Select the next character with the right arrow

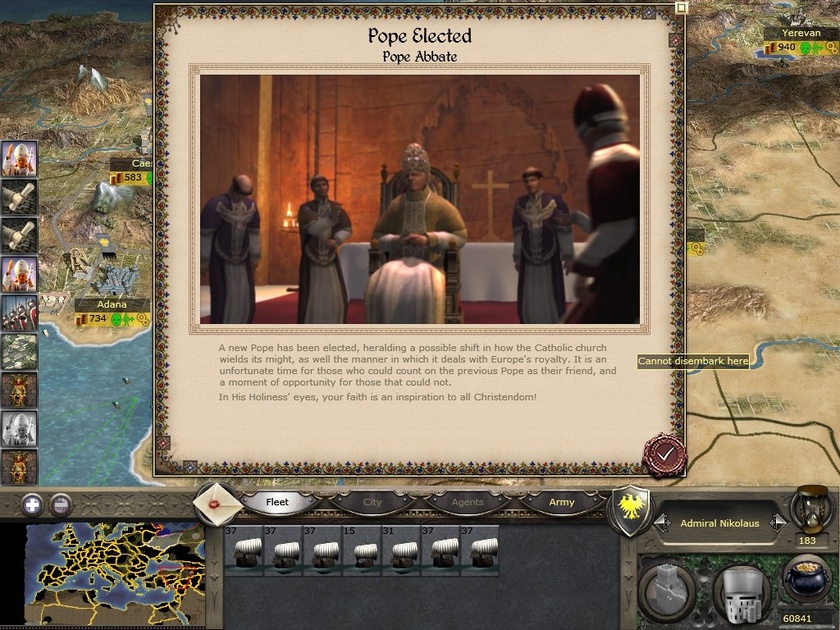(x=777, y=523)
